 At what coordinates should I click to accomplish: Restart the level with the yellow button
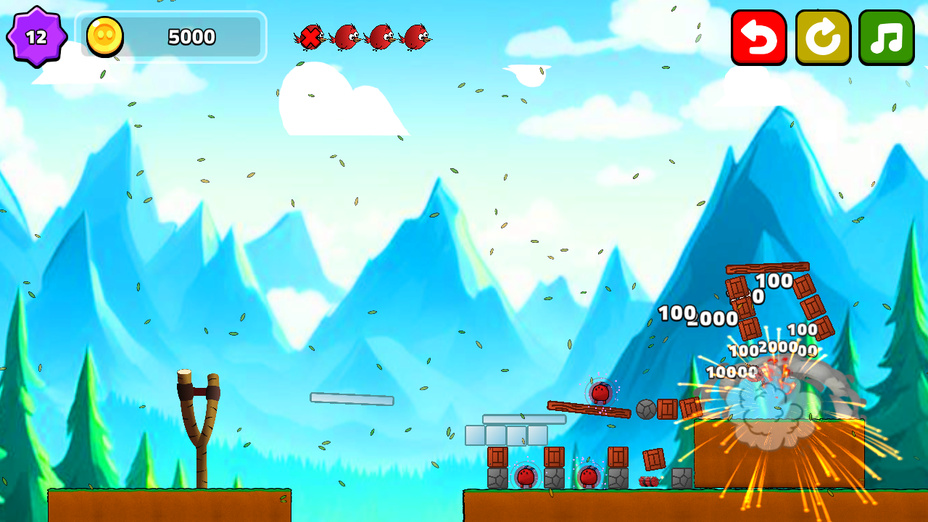point(822,38)
